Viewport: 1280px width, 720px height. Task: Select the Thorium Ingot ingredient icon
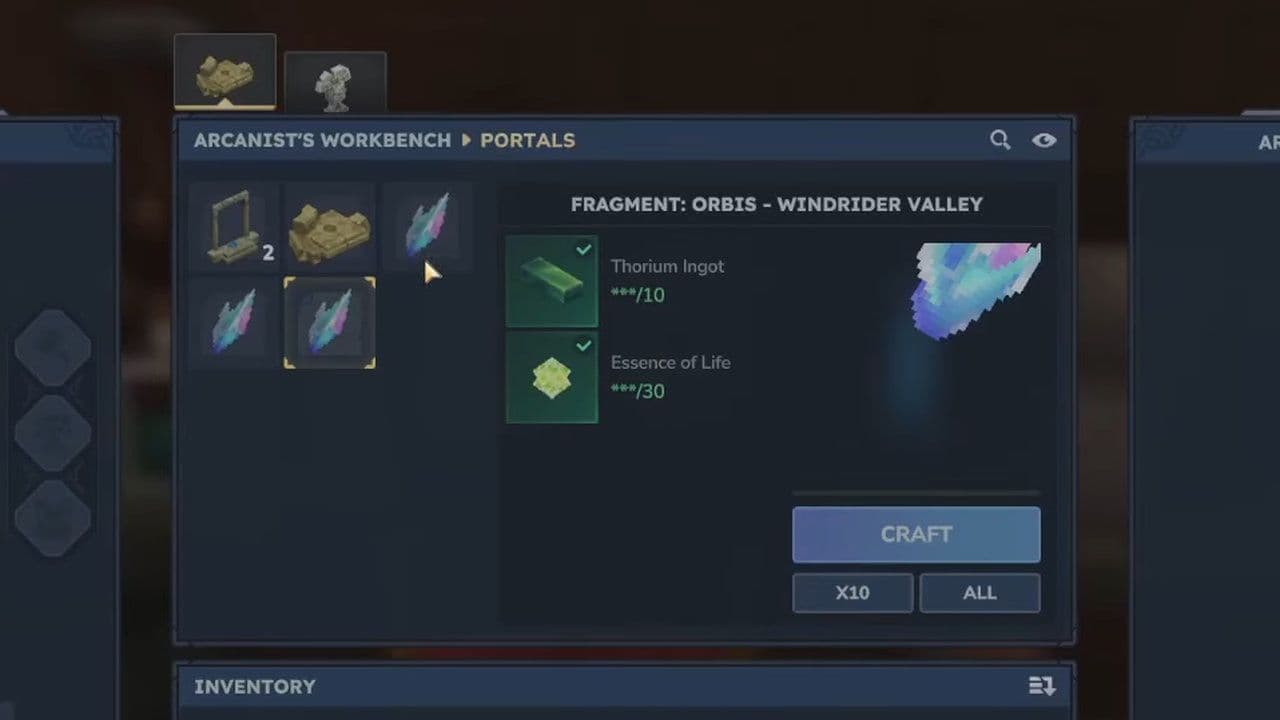[552, 281]
